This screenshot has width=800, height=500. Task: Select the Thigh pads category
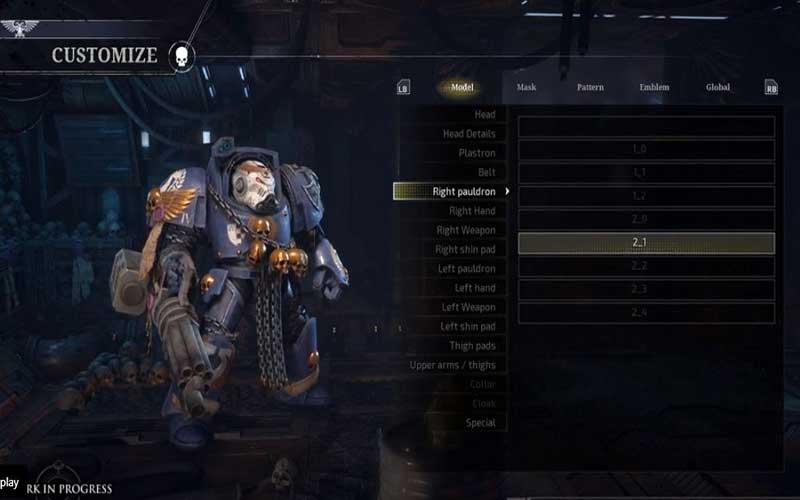coord(472,346)
